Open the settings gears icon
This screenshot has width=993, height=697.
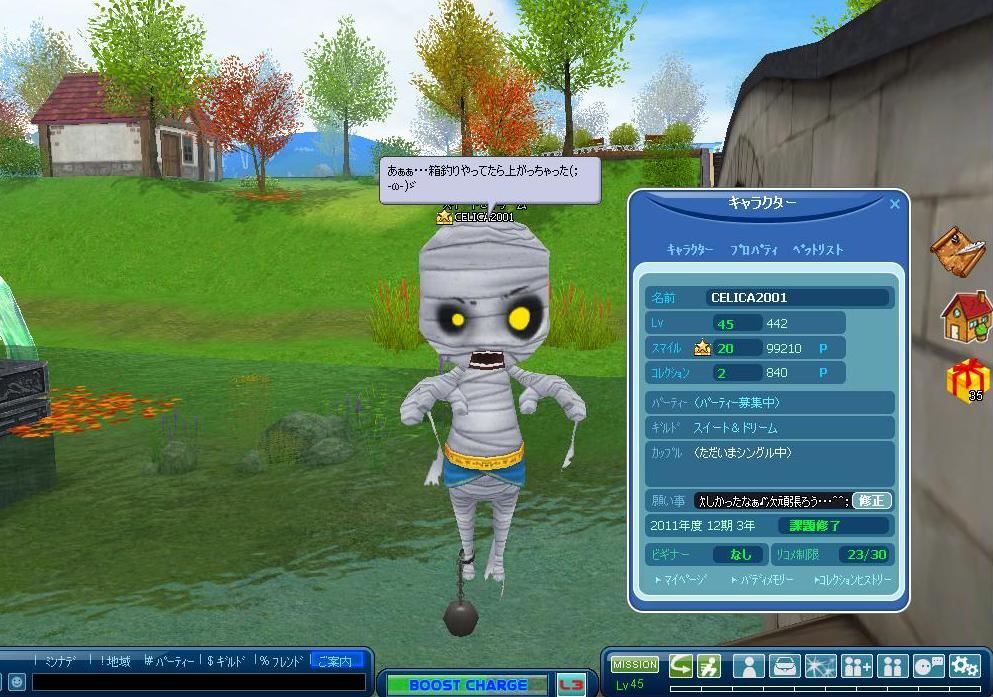coord(964,666)
